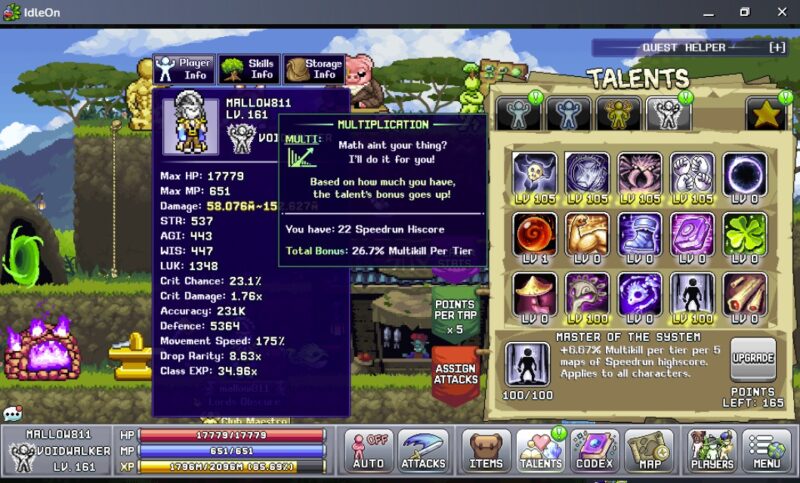This screenshot has width=800, height=483.
Task: Select the mushroom talent icon
Action: click(x=535, y=293)
